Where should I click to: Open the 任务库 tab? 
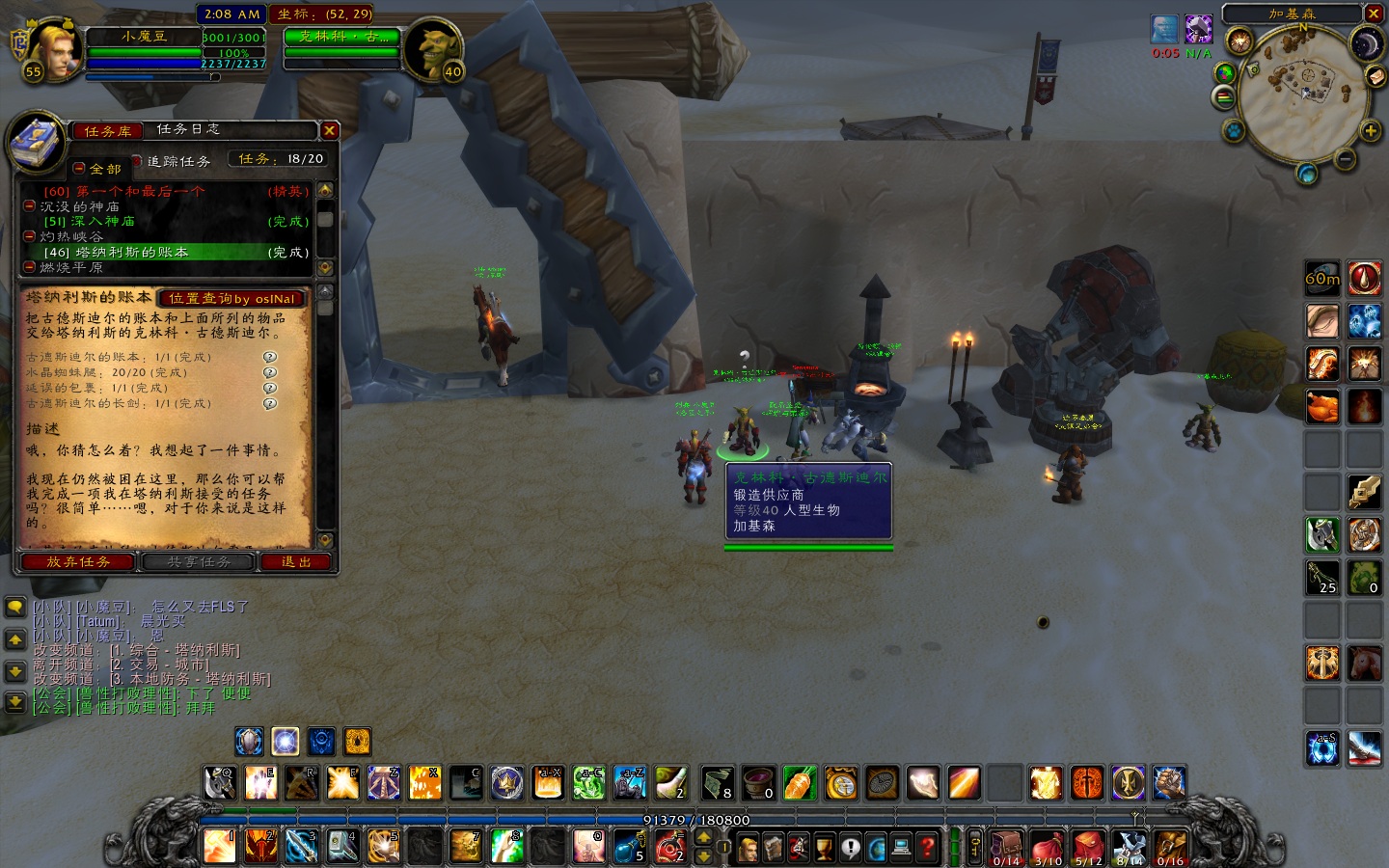(107, 131)
